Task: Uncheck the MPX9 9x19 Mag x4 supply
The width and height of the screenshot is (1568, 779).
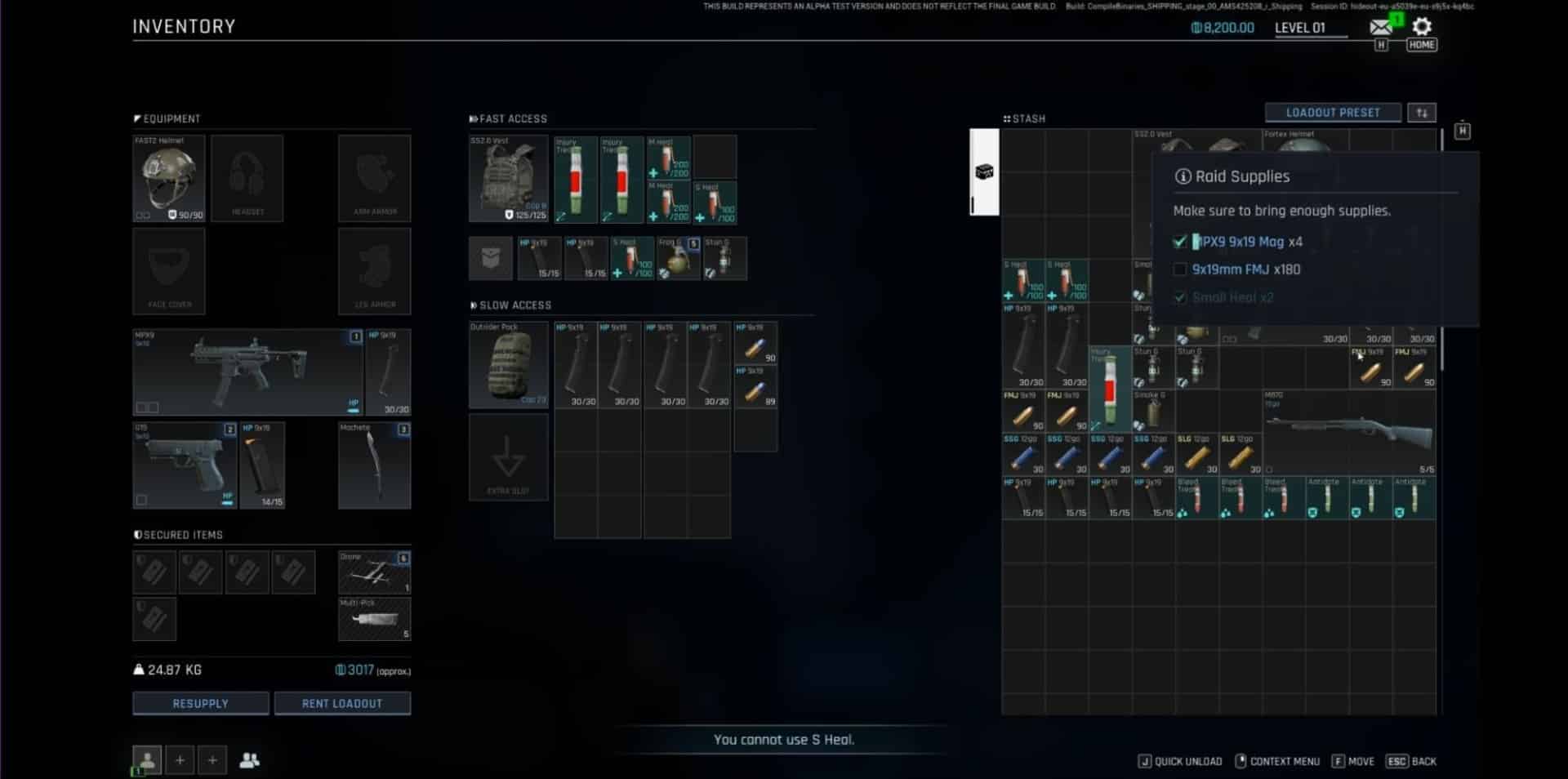Action: tap(1181, 242)
